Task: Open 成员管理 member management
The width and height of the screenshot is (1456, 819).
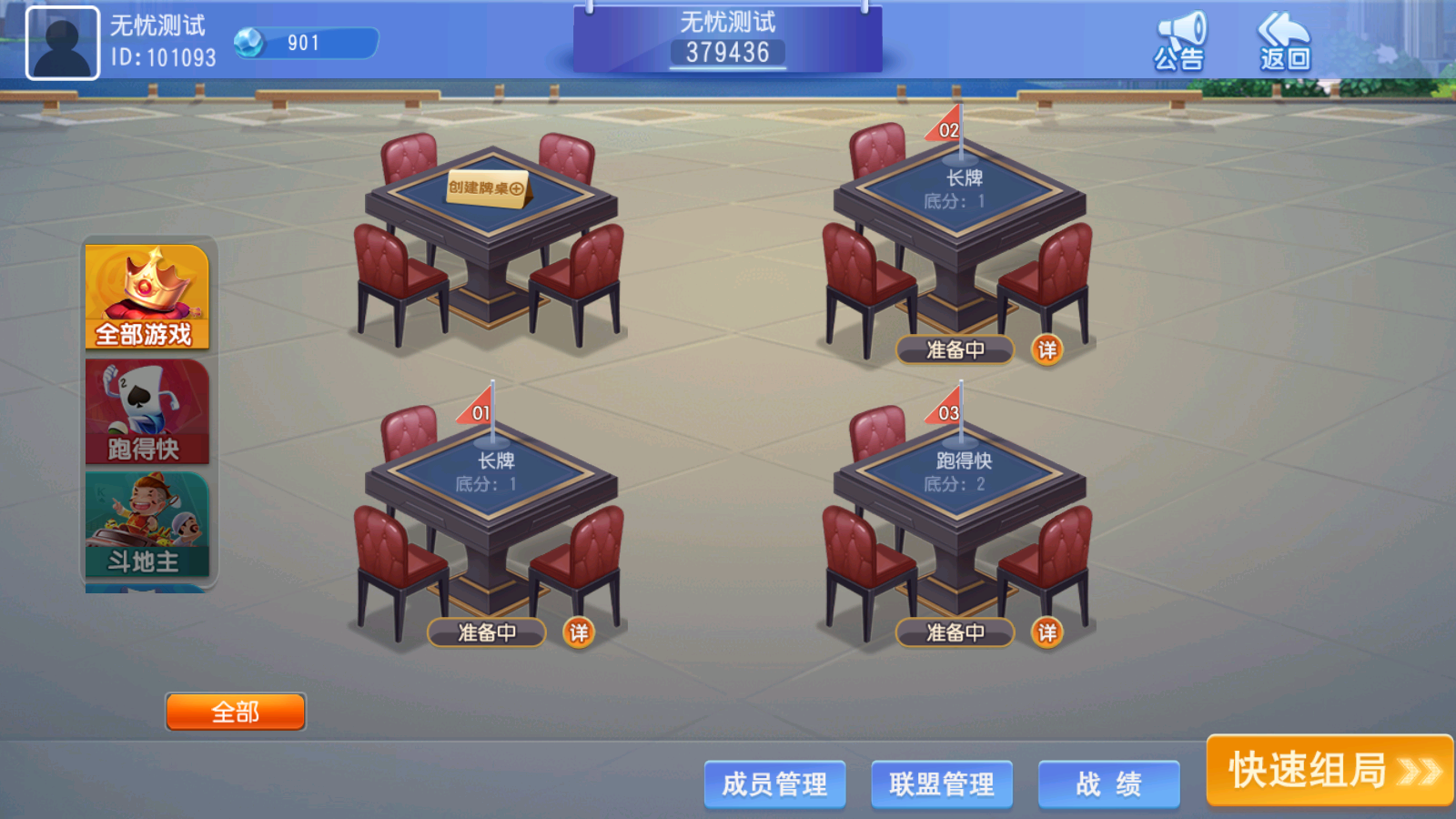Action: click(774, 784)
